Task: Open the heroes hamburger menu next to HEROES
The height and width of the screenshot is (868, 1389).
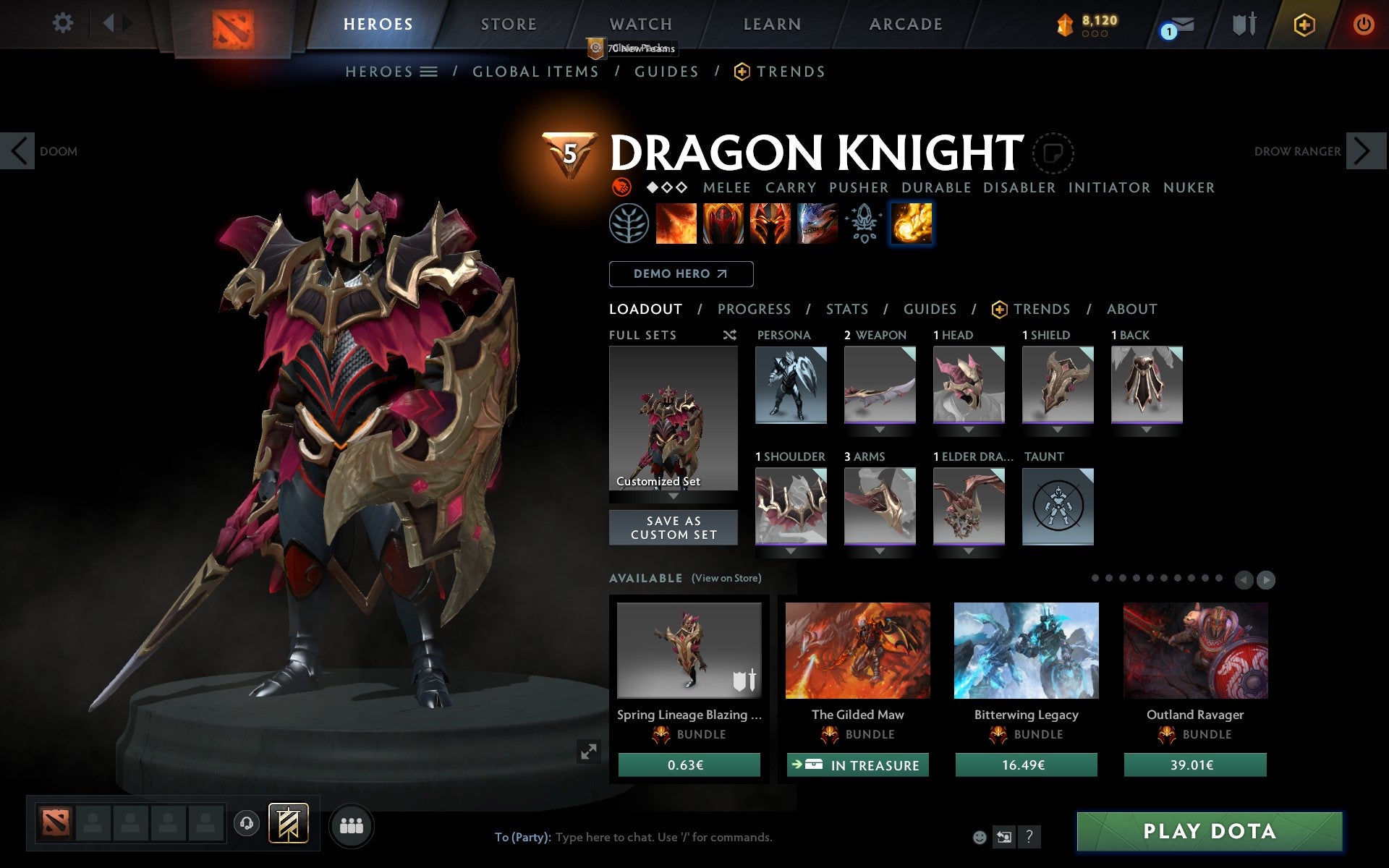Action: (x=429, y=71)
